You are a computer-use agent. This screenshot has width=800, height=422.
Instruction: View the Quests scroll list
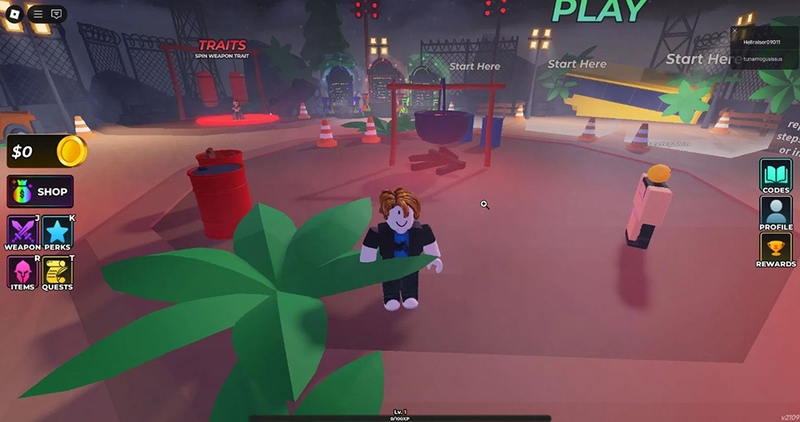click(x=57, y=273)
